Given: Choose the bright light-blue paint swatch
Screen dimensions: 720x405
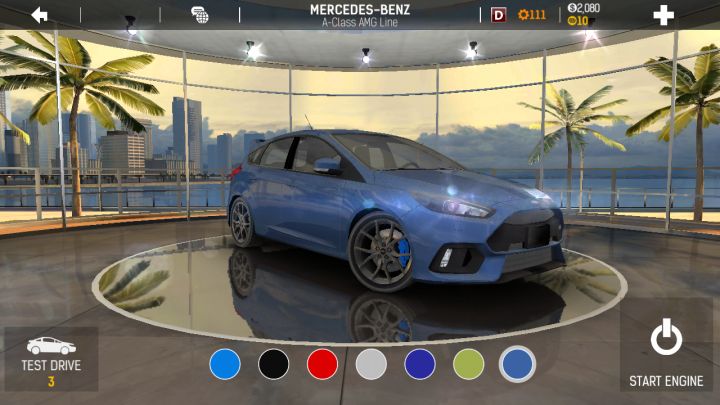Looking at the screenshot, I should [225, 364].
